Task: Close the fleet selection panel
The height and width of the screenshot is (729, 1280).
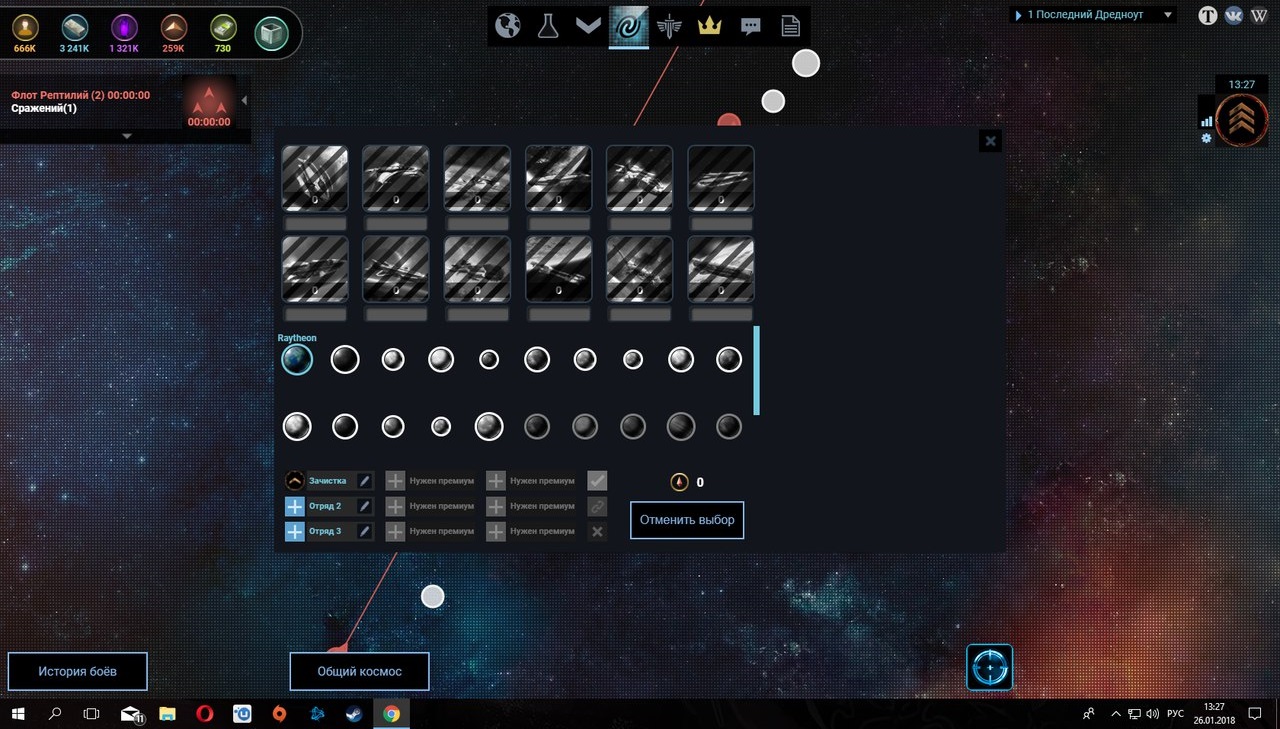Action: [990, 141]
